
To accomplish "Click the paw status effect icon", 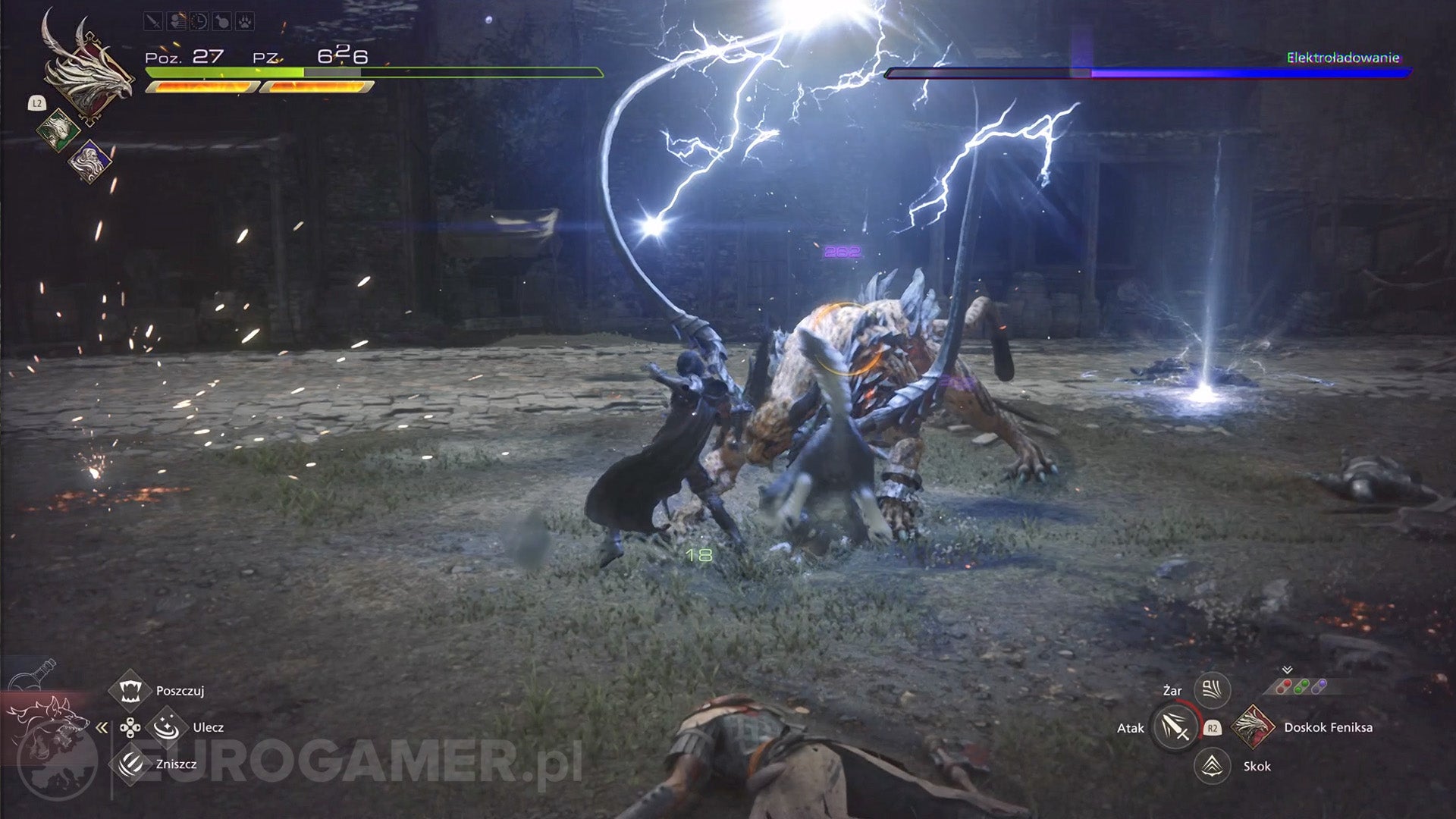I will 244,21.
